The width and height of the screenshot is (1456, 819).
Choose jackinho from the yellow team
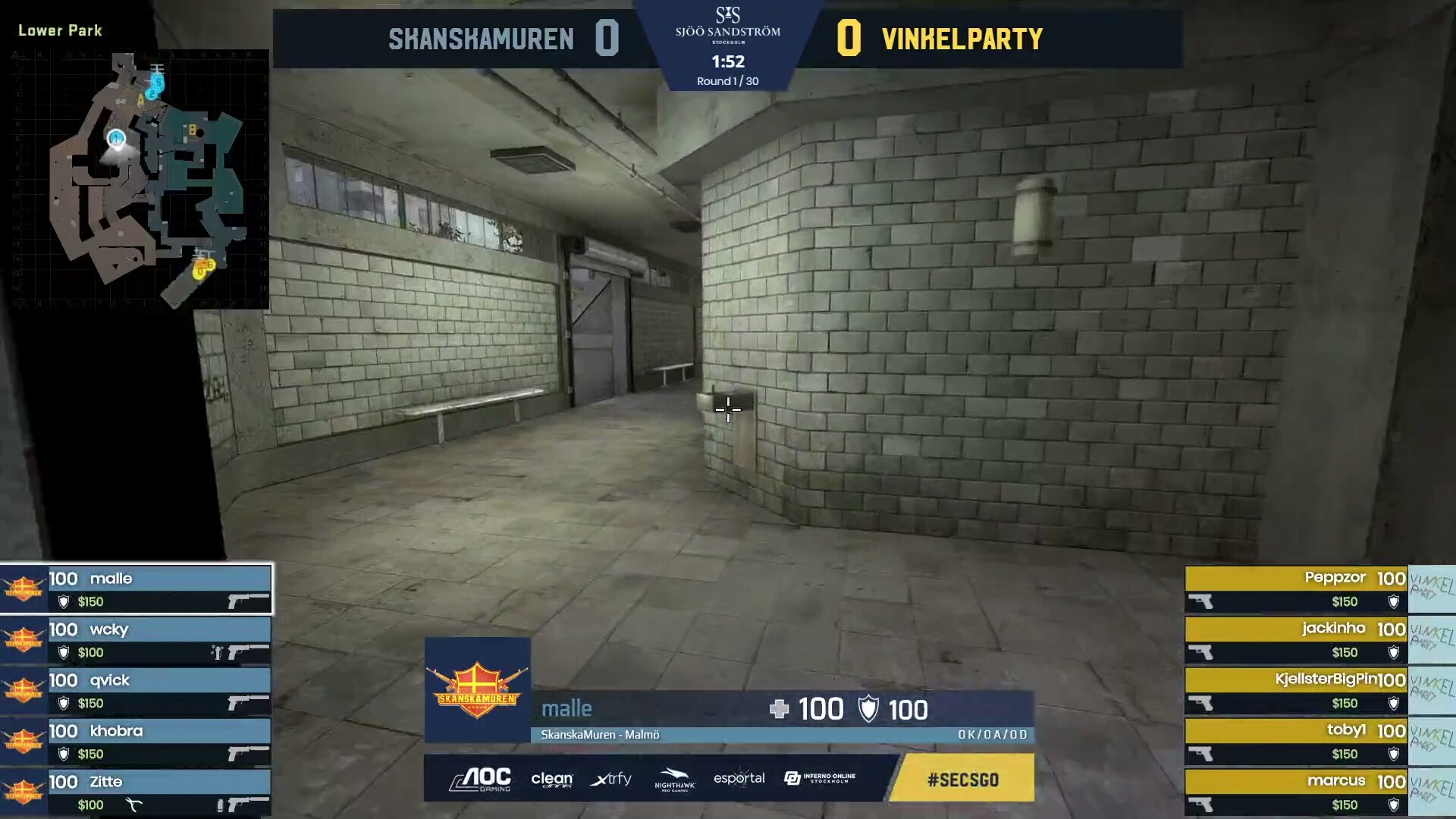click(x=1297, y=640)
